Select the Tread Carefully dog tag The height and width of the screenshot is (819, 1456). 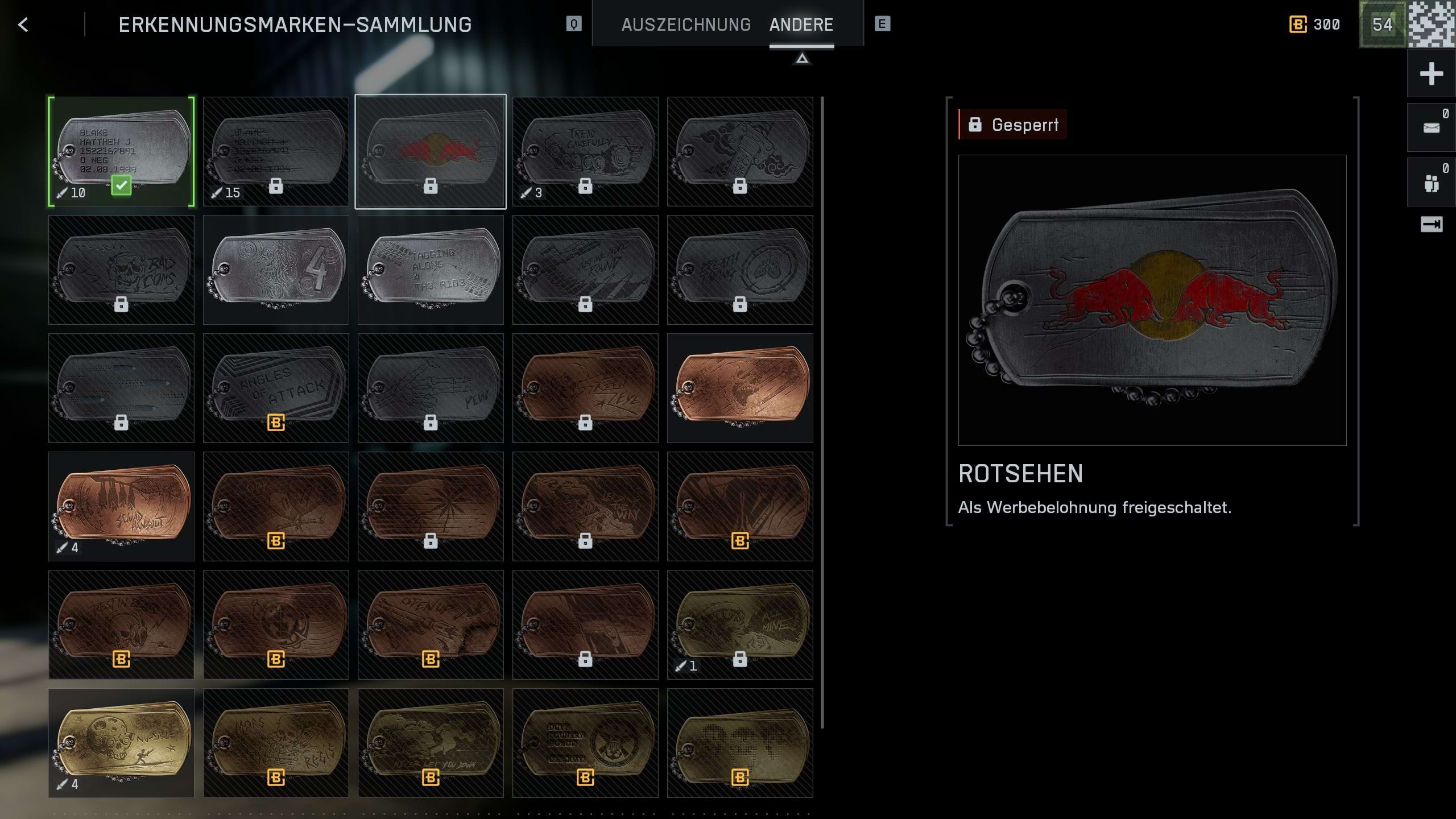click(585, 151)
